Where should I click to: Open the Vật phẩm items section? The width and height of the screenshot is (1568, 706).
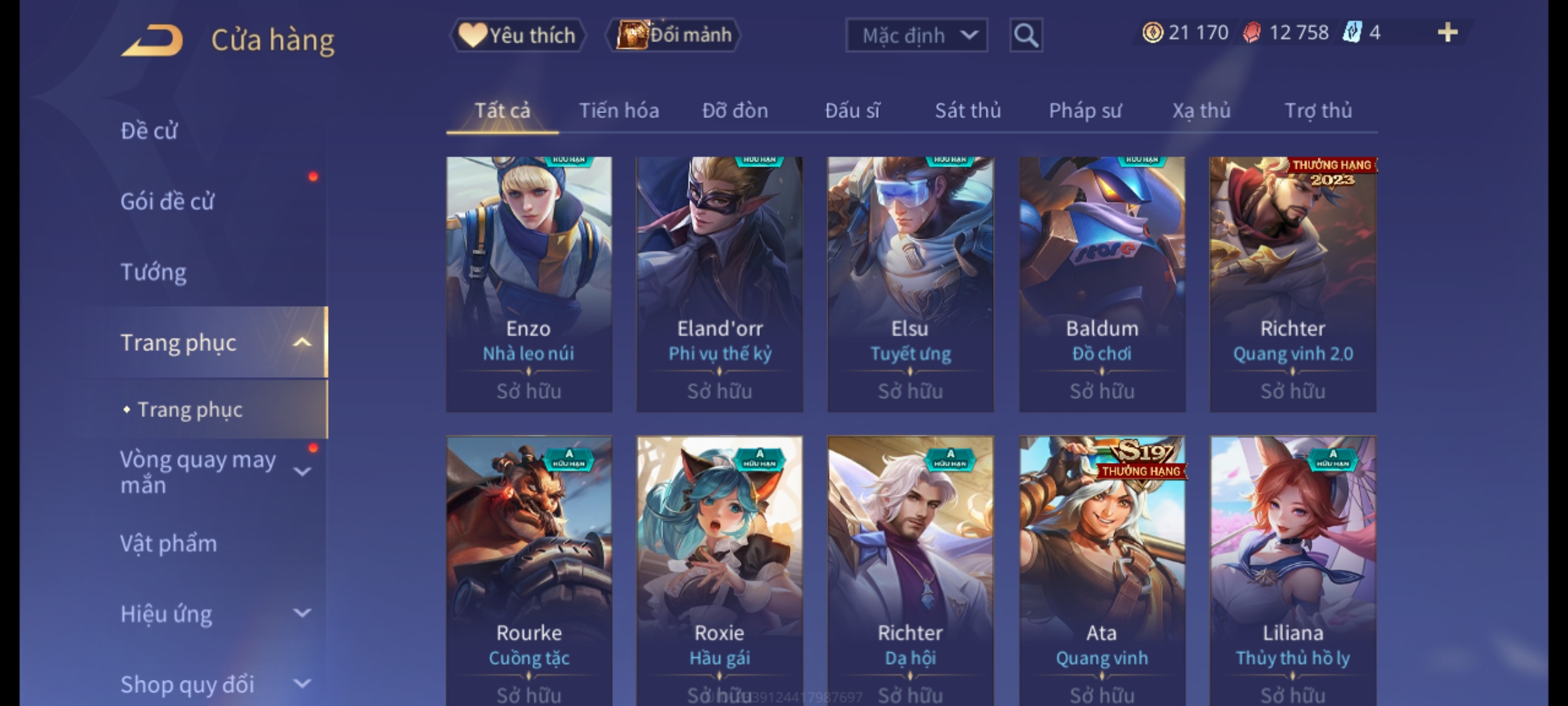click(169, 544)
